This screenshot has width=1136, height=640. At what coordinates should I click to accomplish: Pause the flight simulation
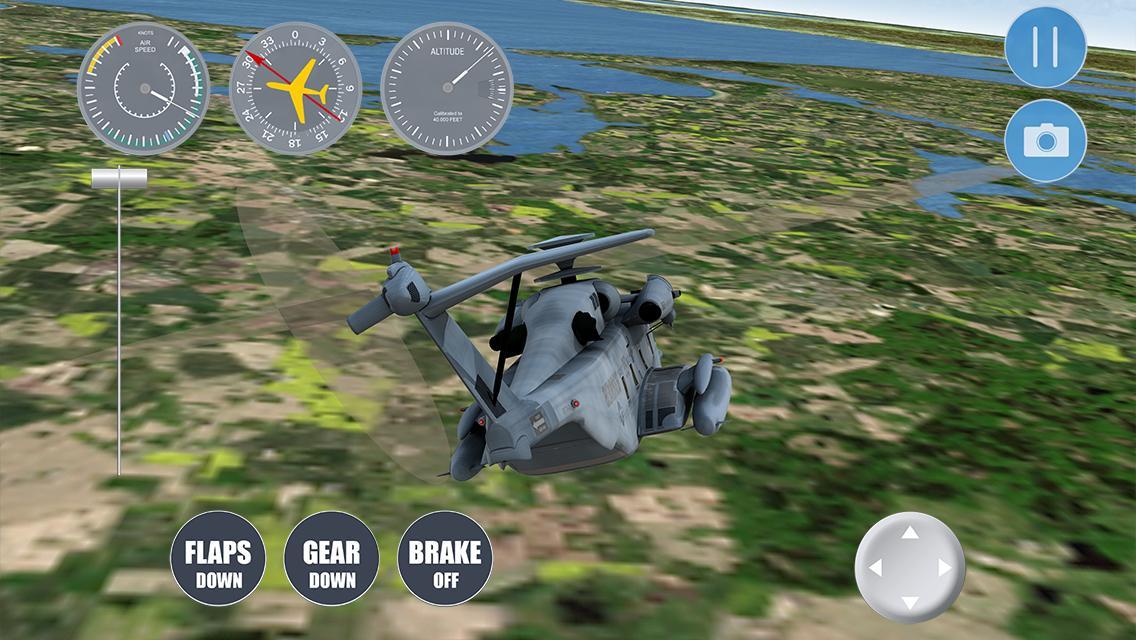1045,47
